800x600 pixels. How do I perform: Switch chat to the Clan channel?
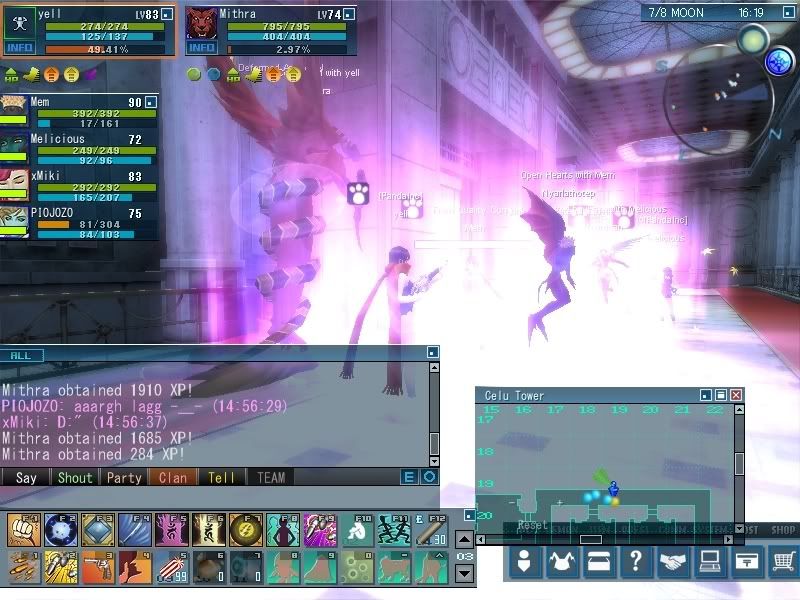point(173,478)
